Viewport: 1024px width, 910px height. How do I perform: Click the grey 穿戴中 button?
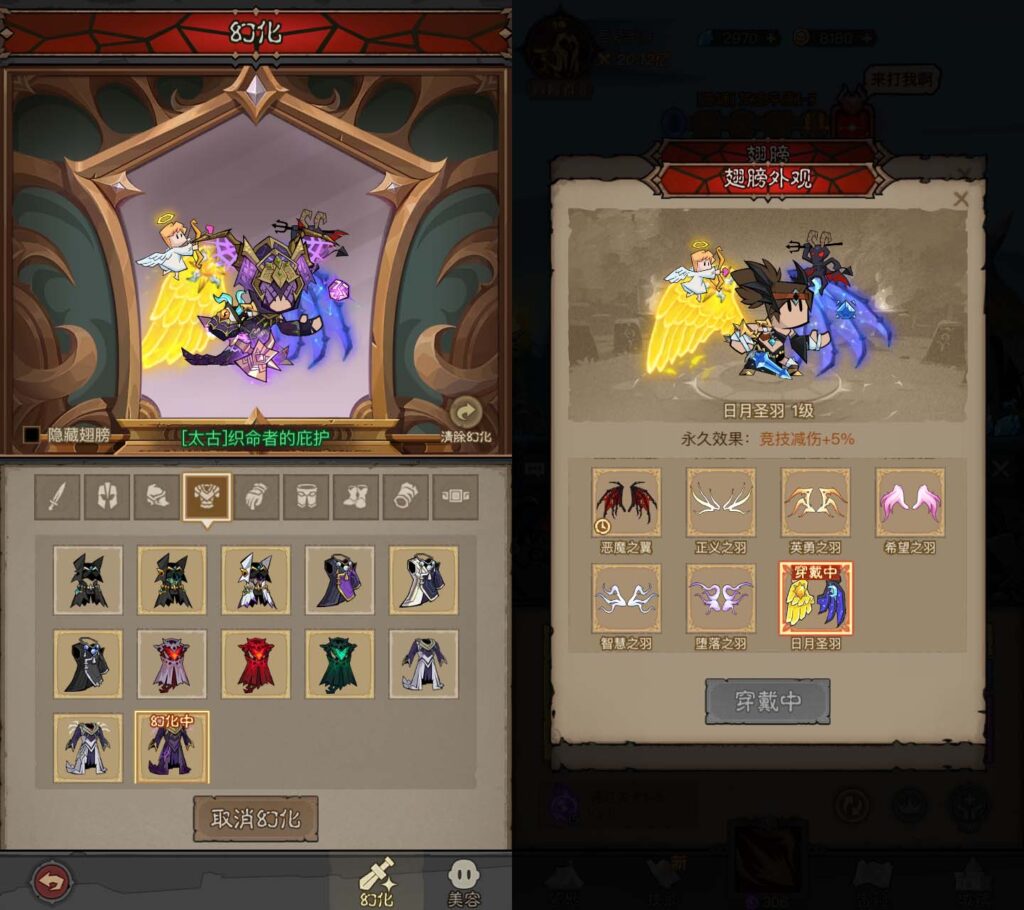tap(767, 701)
